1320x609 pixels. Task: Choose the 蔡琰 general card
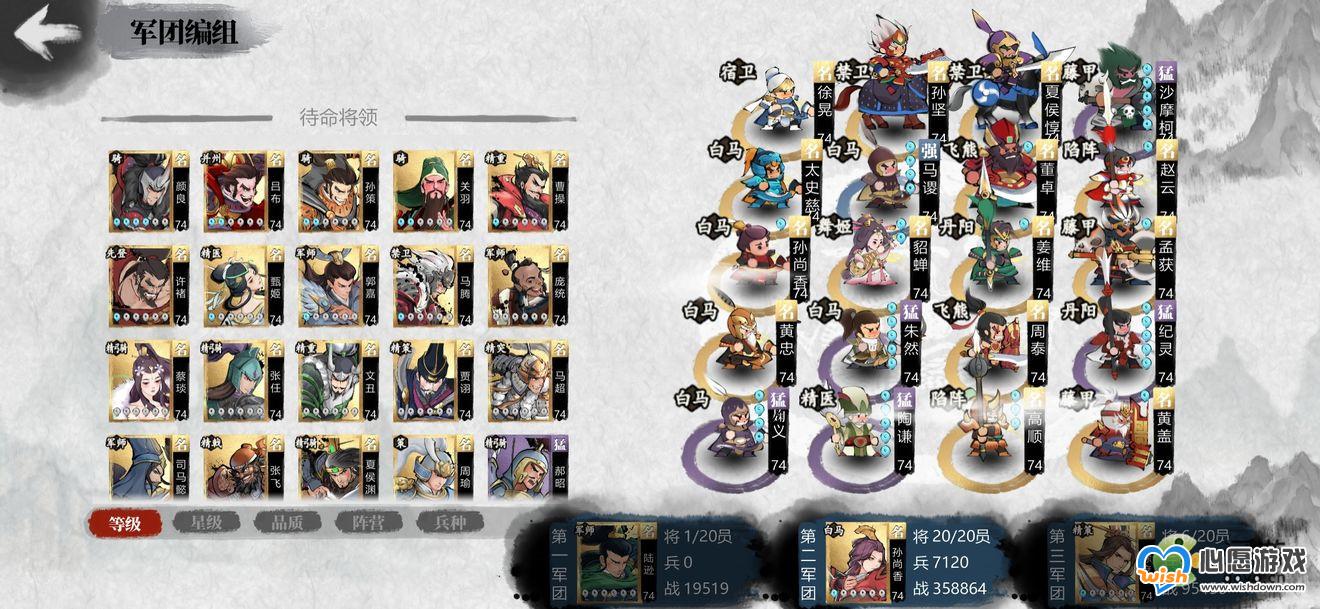coord(147,381)
